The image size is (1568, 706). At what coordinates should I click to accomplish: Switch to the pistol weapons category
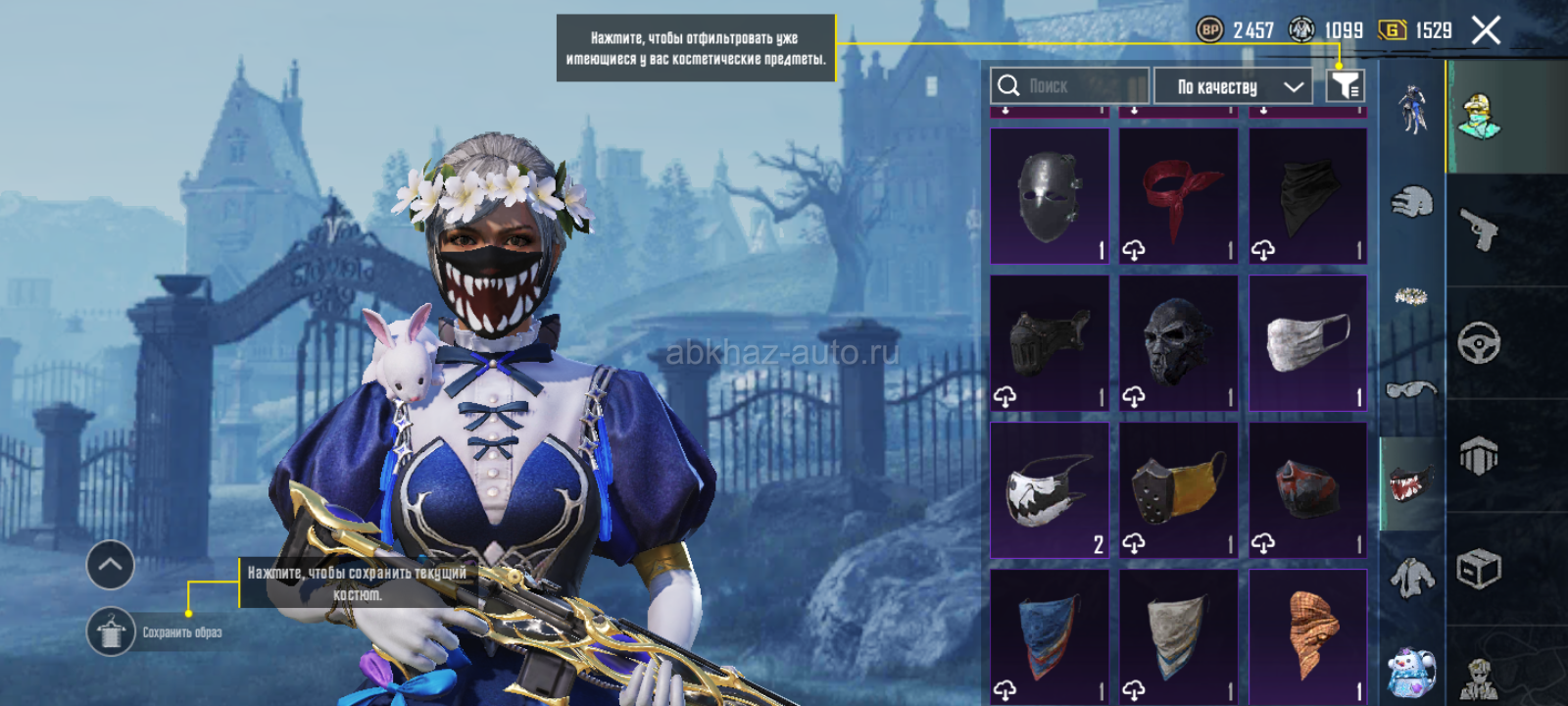[1480, 229]
